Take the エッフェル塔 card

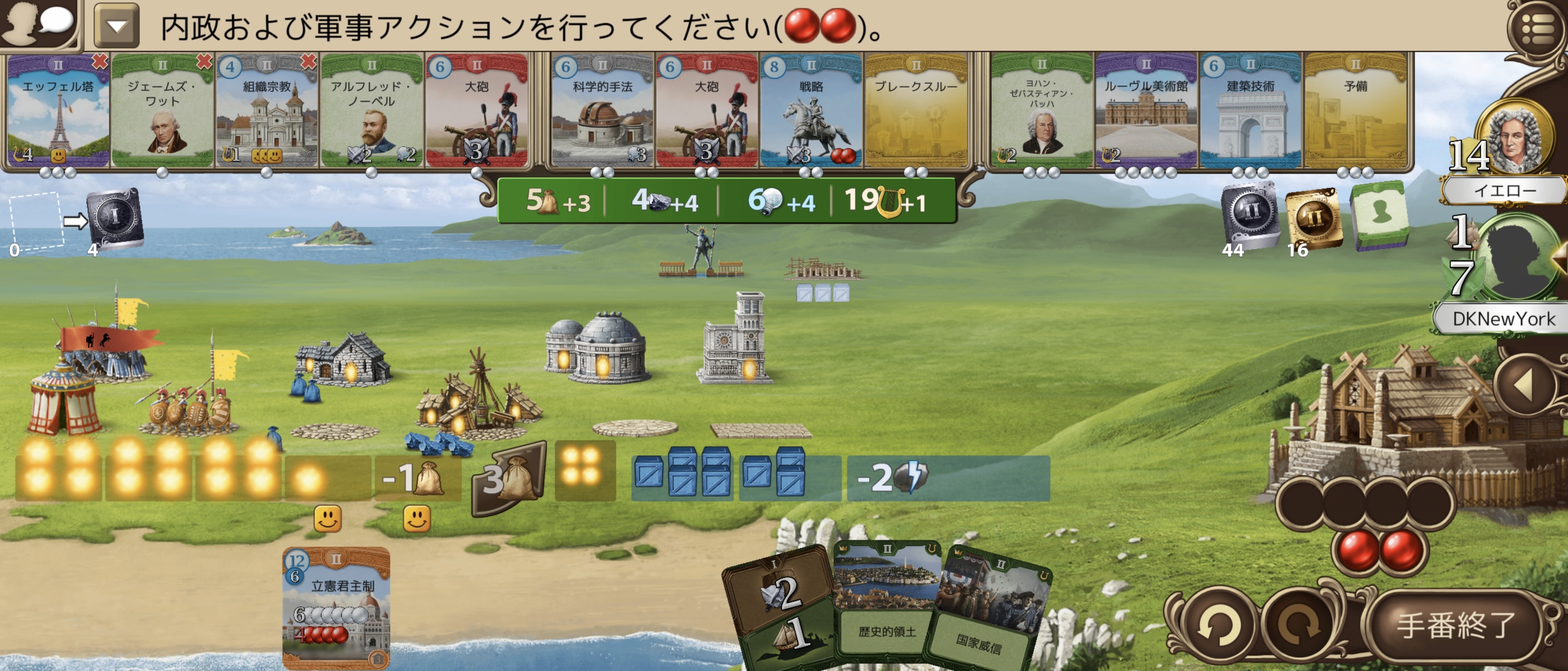pos(58,113)
